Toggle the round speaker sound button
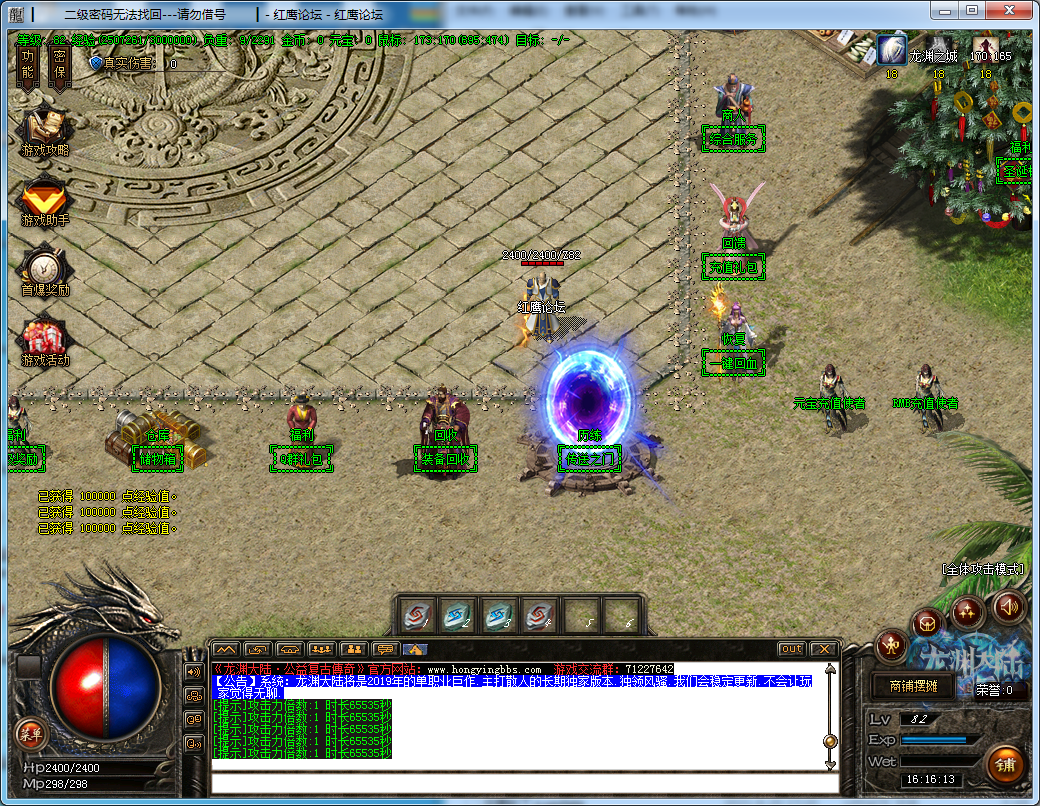The image size is (1040, 806). point(1008,607)
